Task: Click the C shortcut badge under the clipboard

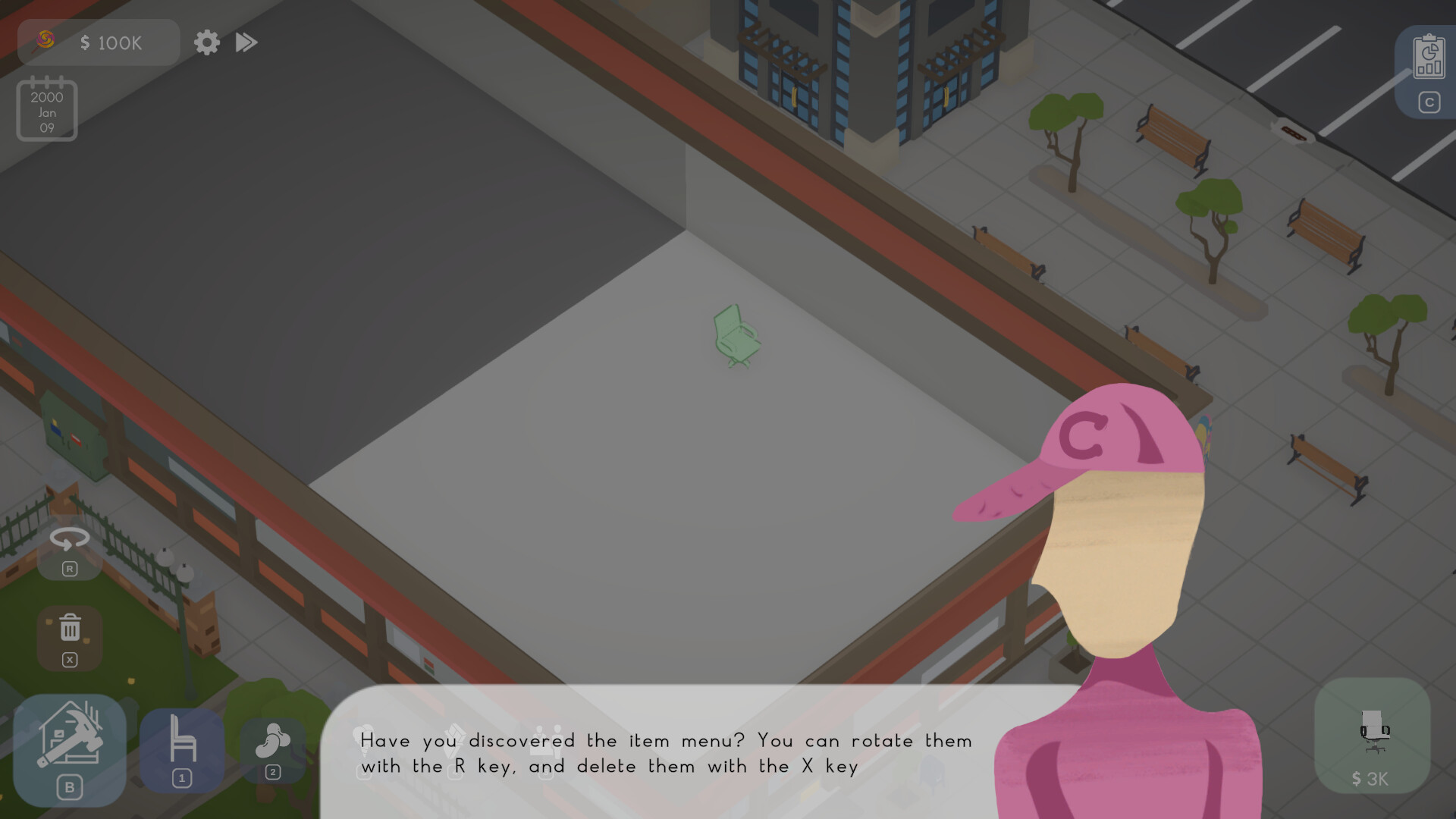Action: click(1429, 101)
